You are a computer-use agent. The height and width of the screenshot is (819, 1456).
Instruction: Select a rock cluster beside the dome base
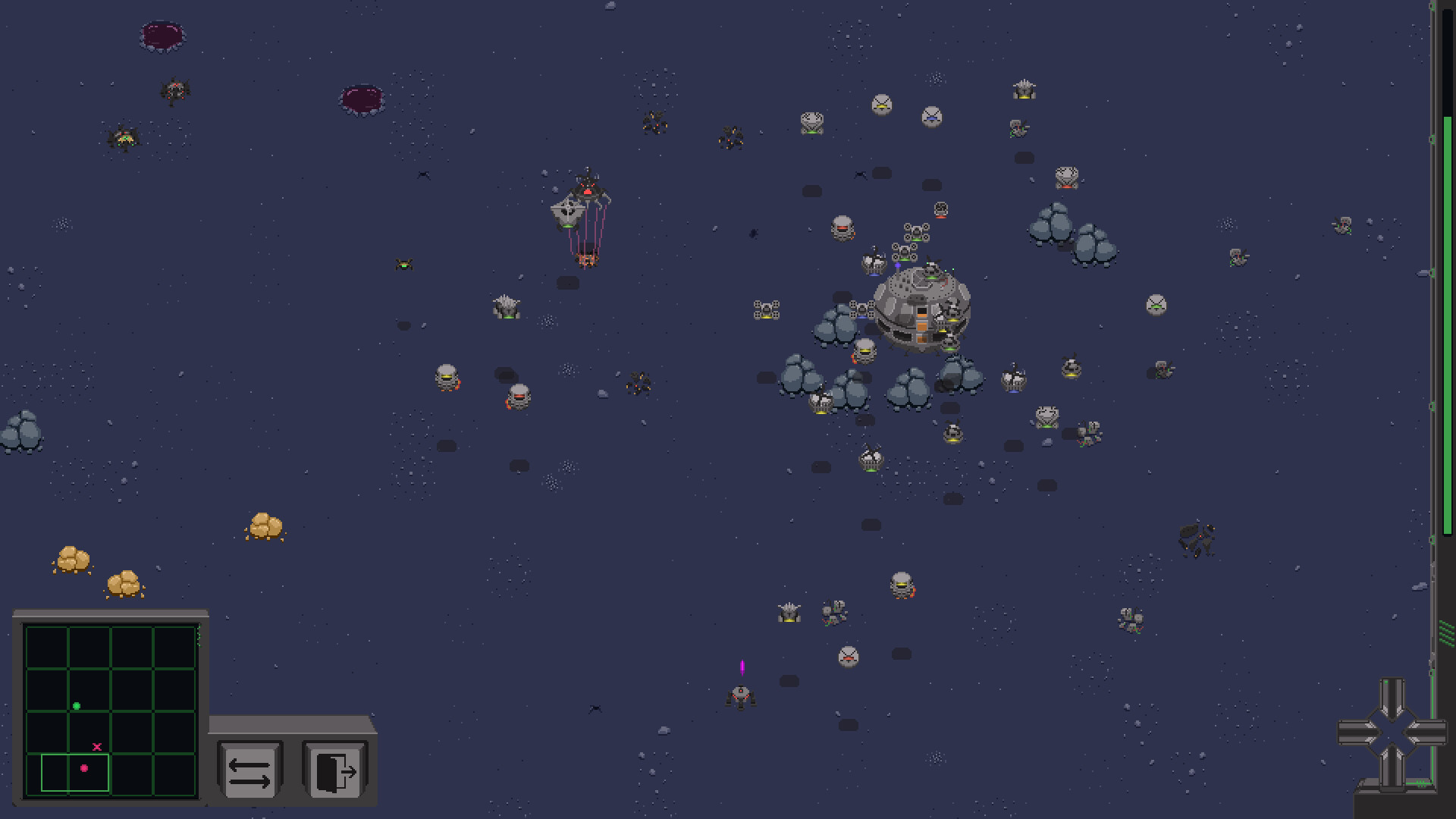coord(834,330)
